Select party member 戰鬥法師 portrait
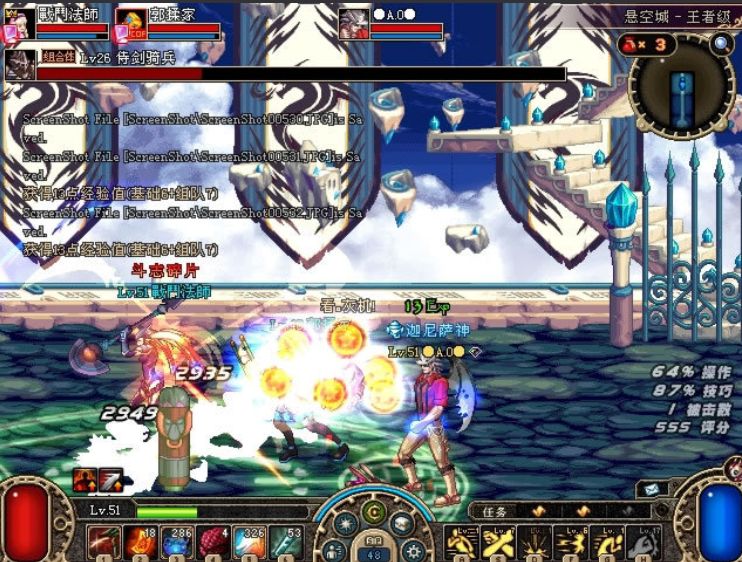 20,24
